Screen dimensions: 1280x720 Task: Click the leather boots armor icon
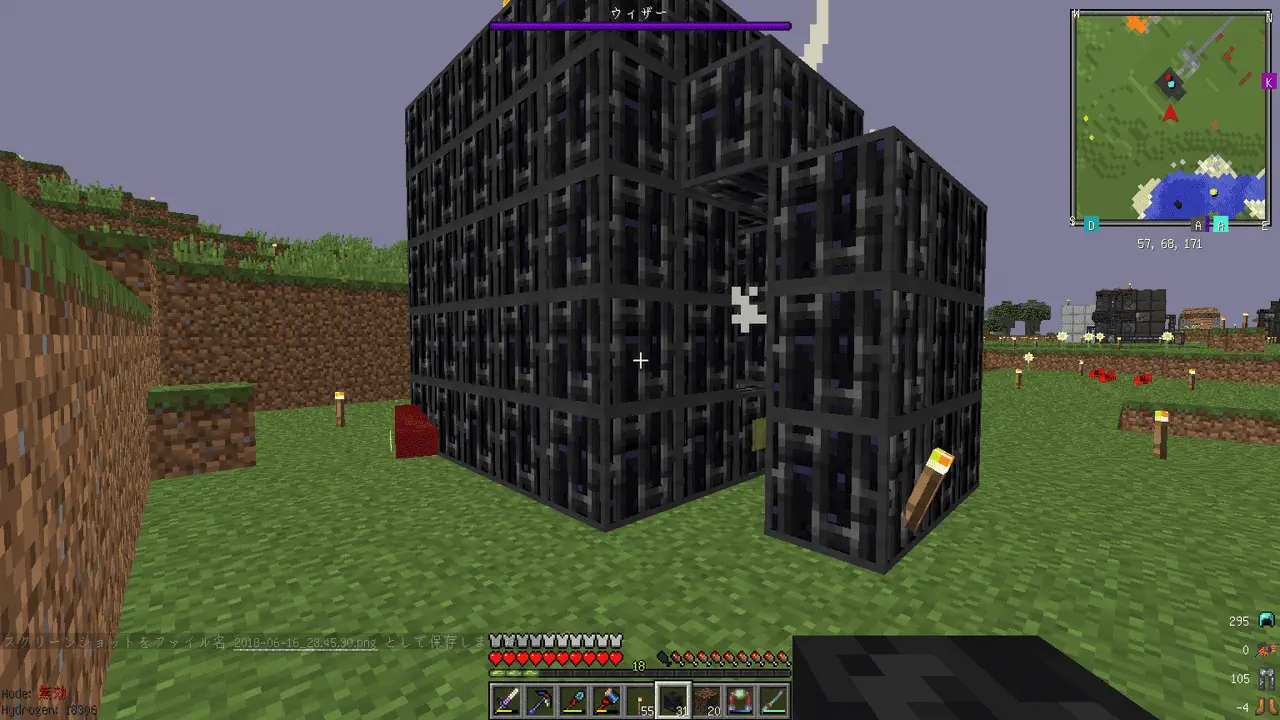(x=1267, y=707)
